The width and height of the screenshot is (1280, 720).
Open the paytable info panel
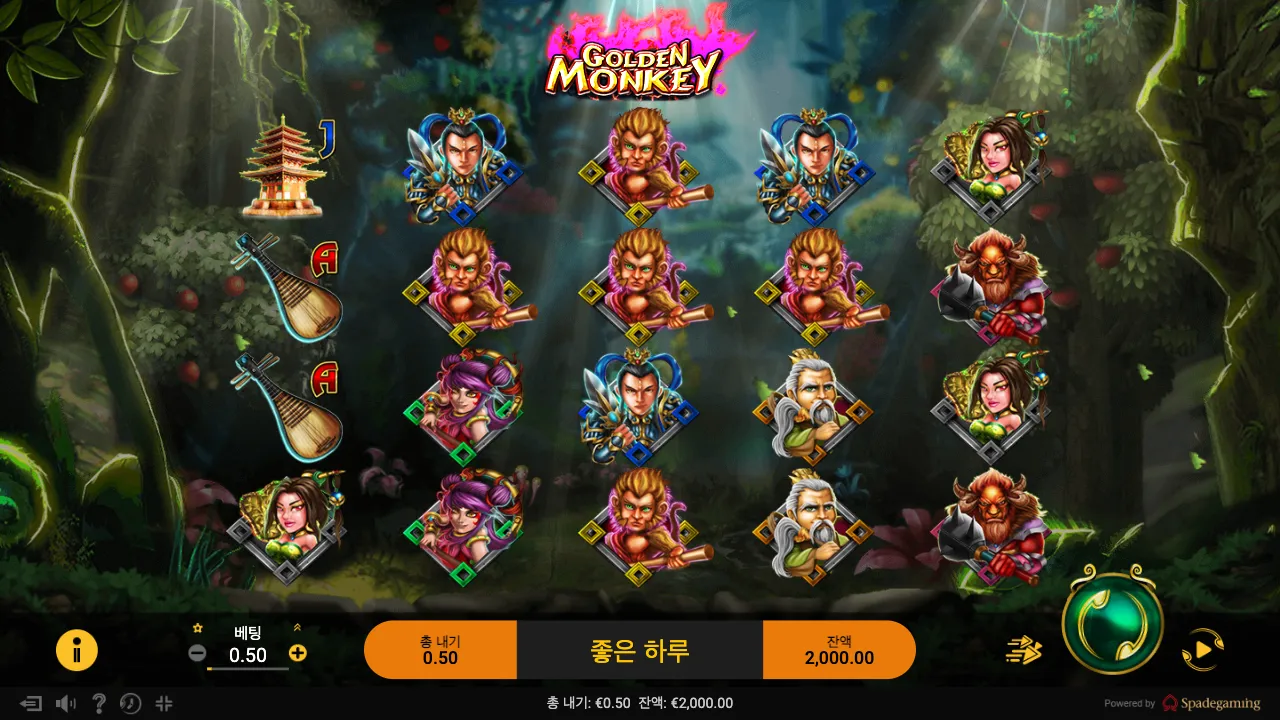click(x=77, y=650)
